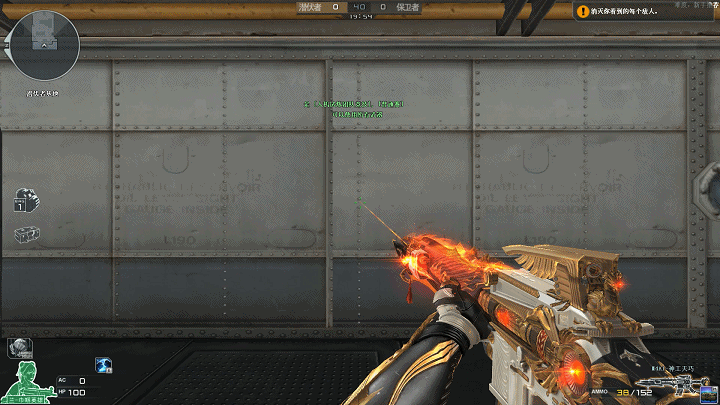Image resolution: width=720 pixels, height=405 pixels.
Task: Click the small parachute icon above portrait
Action: (19, 348)
